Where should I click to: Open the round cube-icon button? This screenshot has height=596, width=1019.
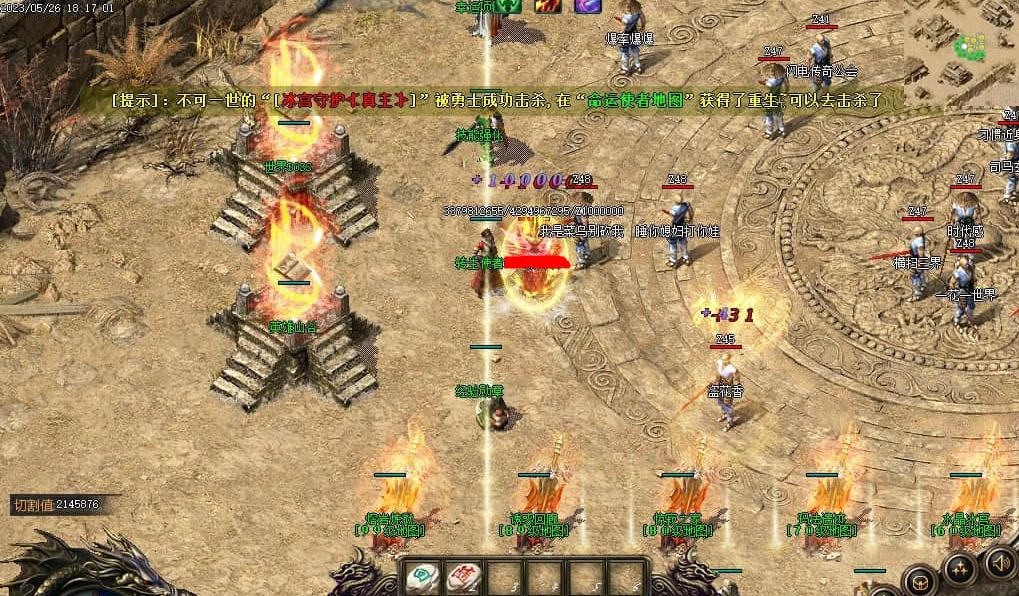click(919, 580)
